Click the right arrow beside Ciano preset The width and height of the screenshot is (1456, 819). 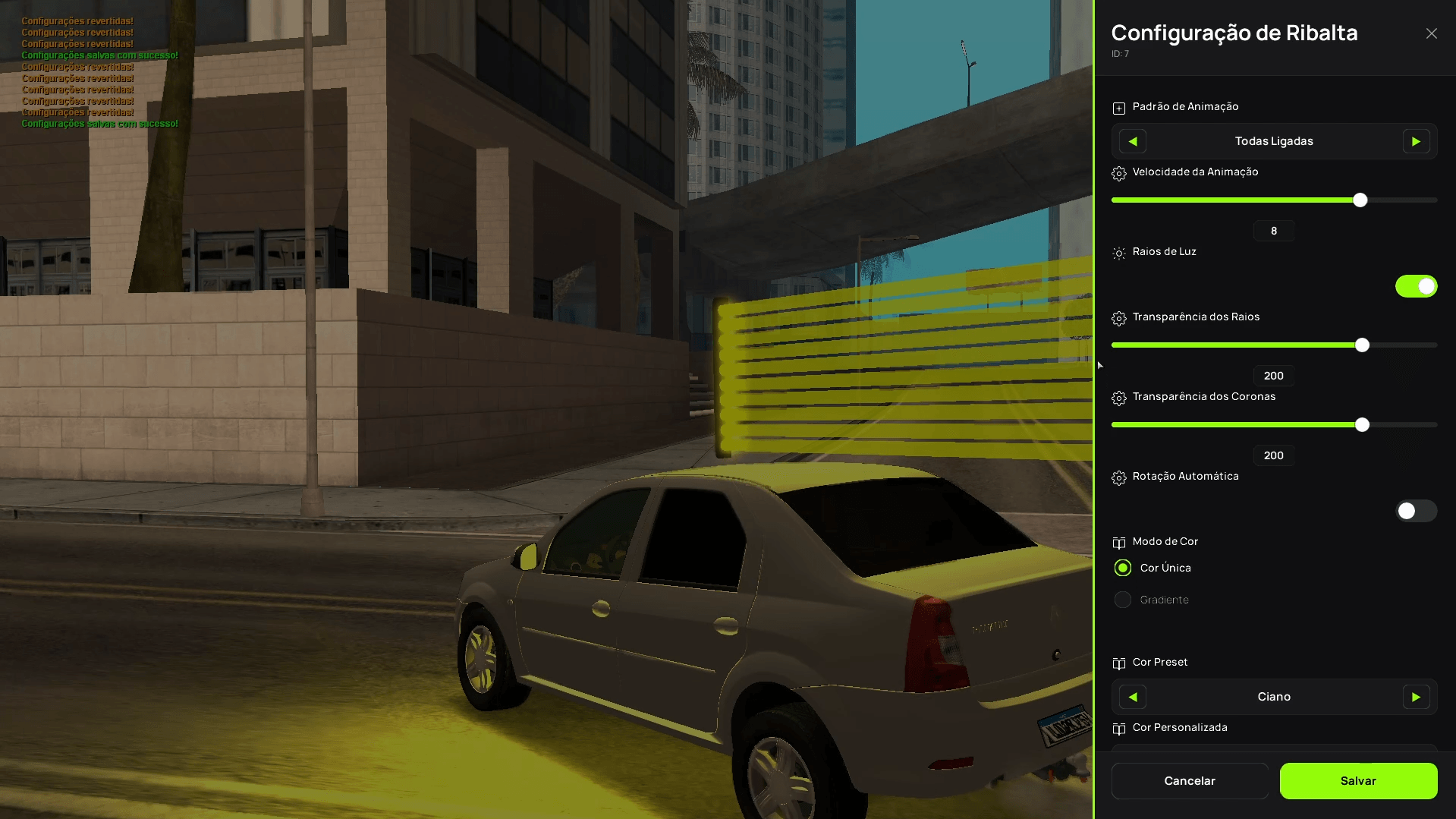point(1416,696)
